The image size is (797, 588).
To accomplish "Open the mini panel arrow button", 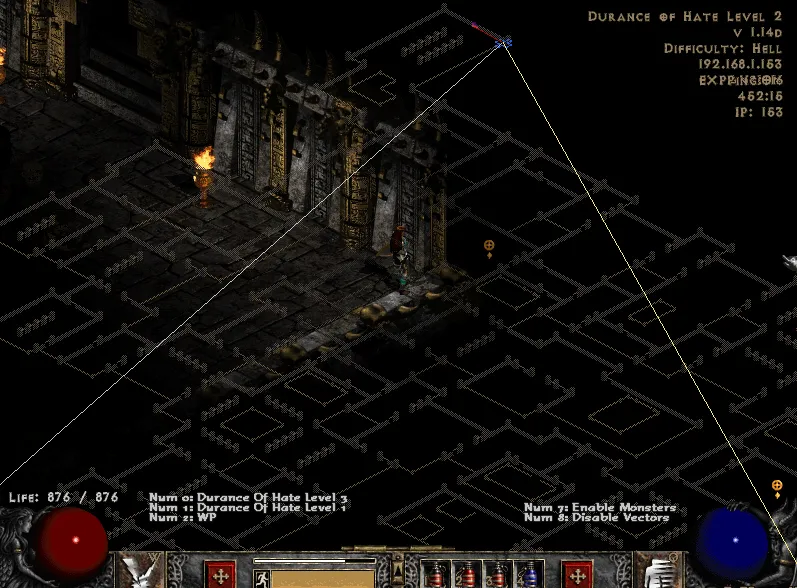I will point(398,568).
